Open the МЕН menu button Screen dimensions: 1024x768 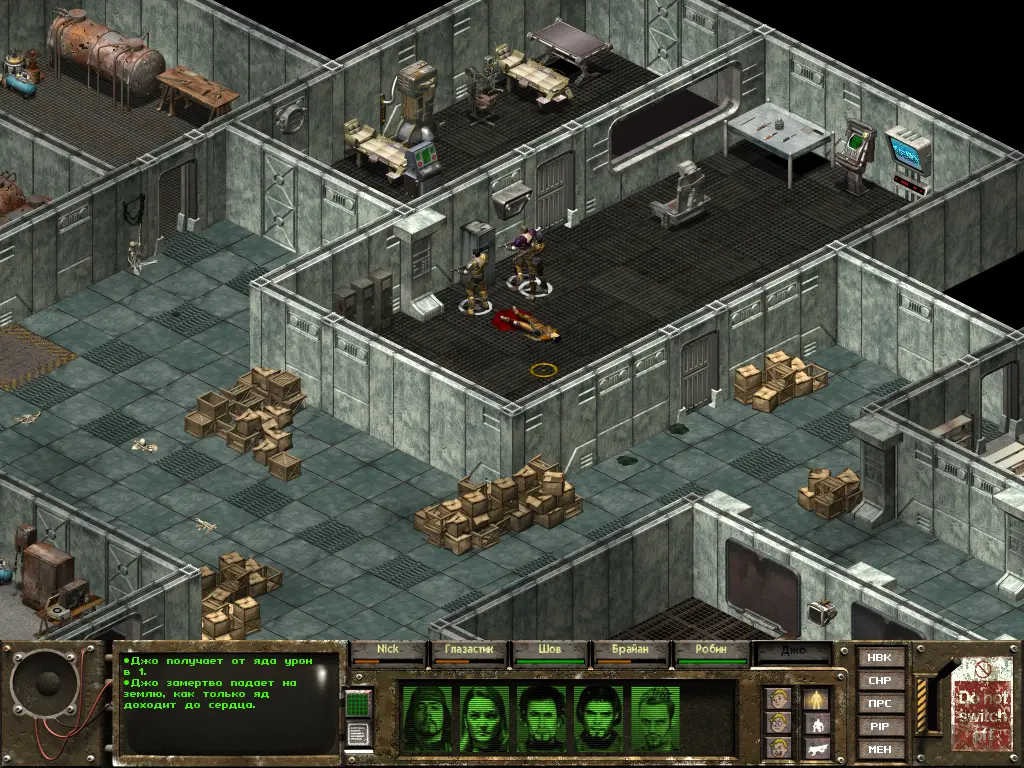coord(880,749)
